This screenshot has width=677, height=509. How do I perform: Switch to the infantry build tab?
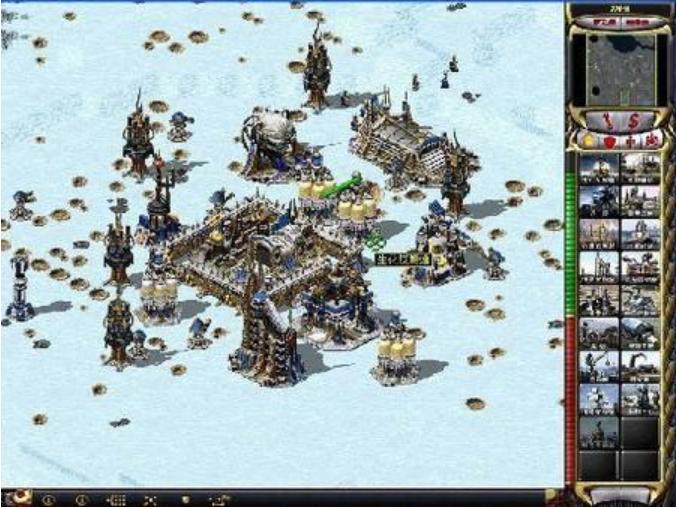(x=632, y=140)
